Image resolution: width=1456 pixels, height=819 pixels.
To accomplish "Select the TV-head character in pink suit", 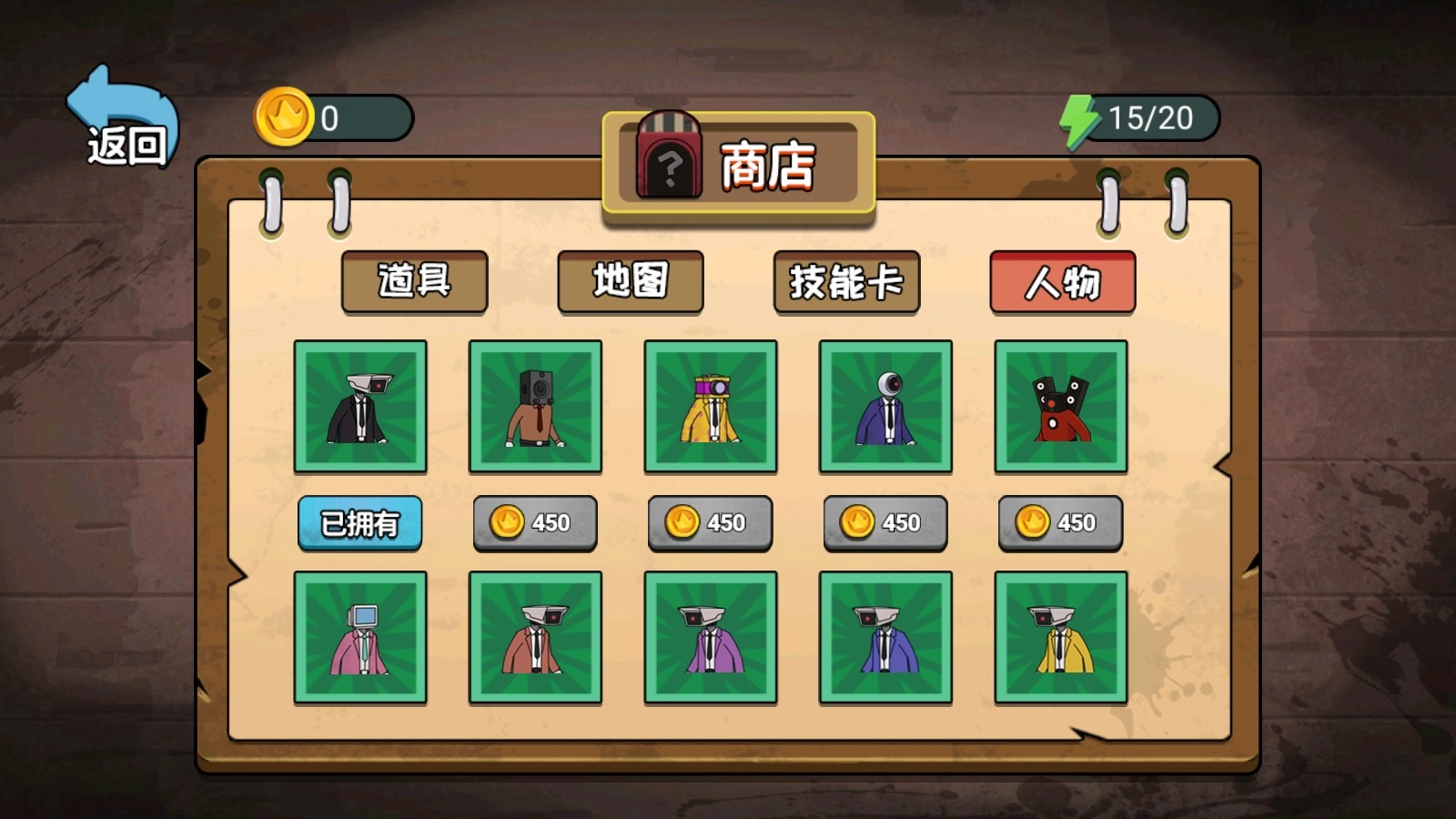I will 359,635.
